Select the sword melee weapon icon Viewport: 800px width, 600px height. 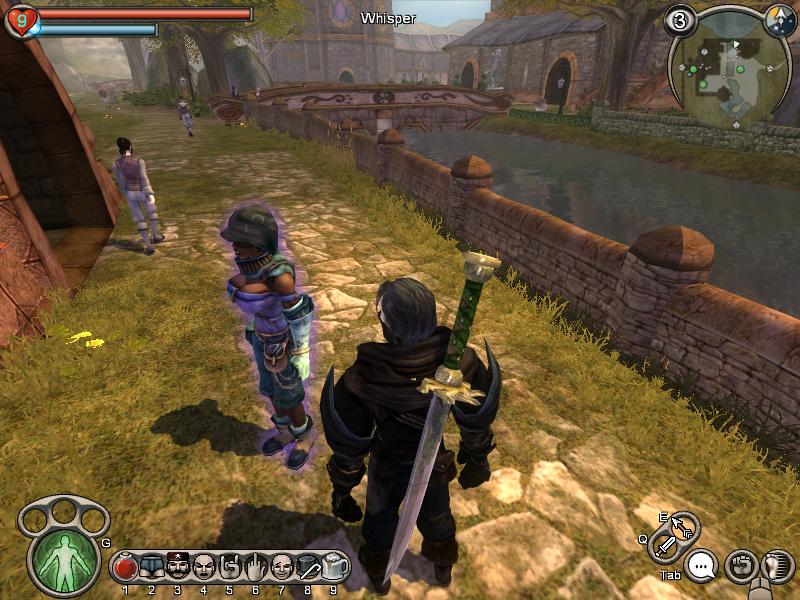tap(666, 546)
